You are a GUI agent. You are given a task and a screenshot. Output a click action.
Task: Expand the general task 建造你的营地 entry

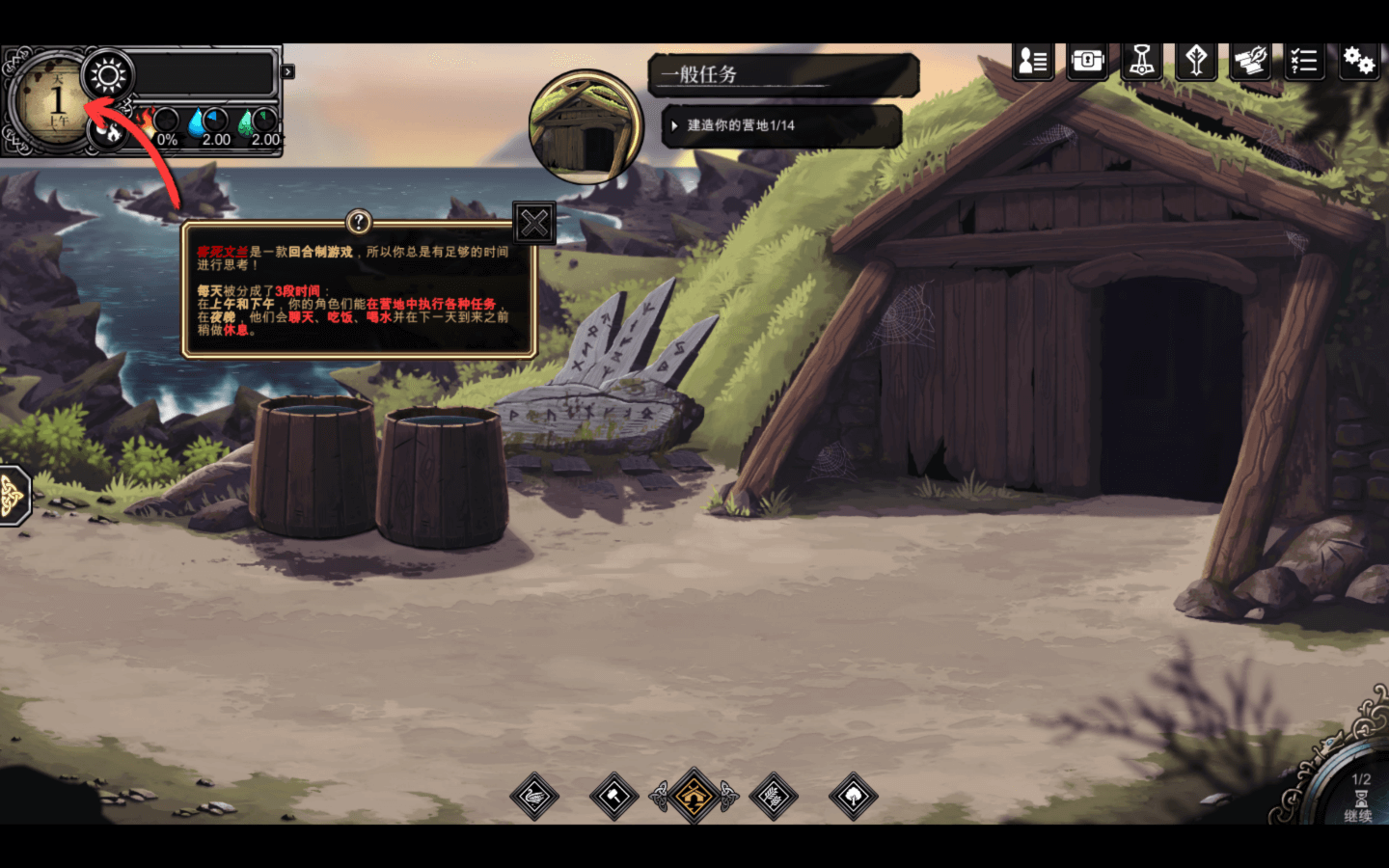(781, 125)
